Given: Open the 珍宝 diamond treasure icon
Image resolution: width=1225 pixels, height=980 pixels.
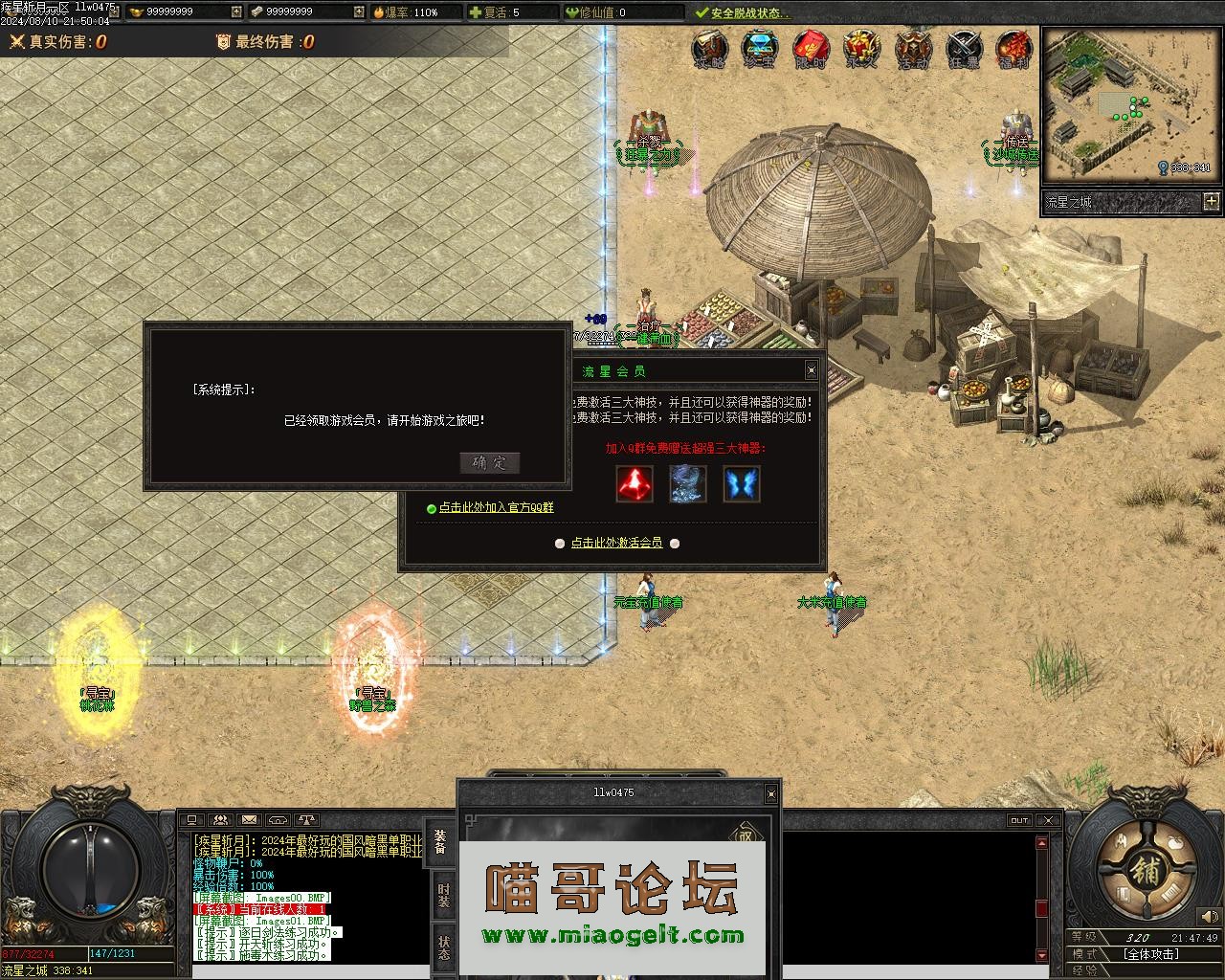Looking at the screenshot, I should [x=761, y=50].
